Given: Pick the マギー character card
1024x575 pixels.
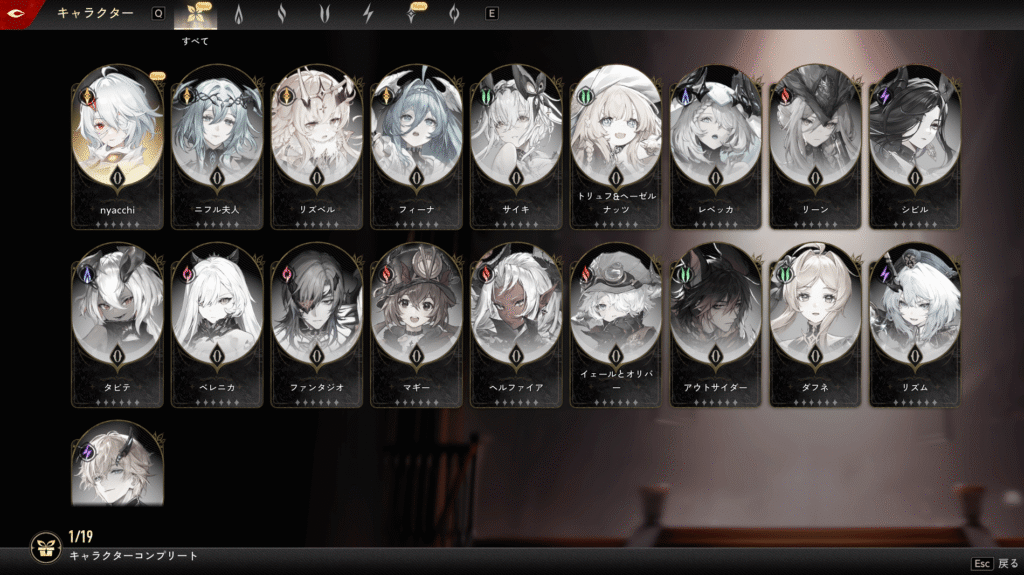Looking at the screenshot, I should 417,318.
